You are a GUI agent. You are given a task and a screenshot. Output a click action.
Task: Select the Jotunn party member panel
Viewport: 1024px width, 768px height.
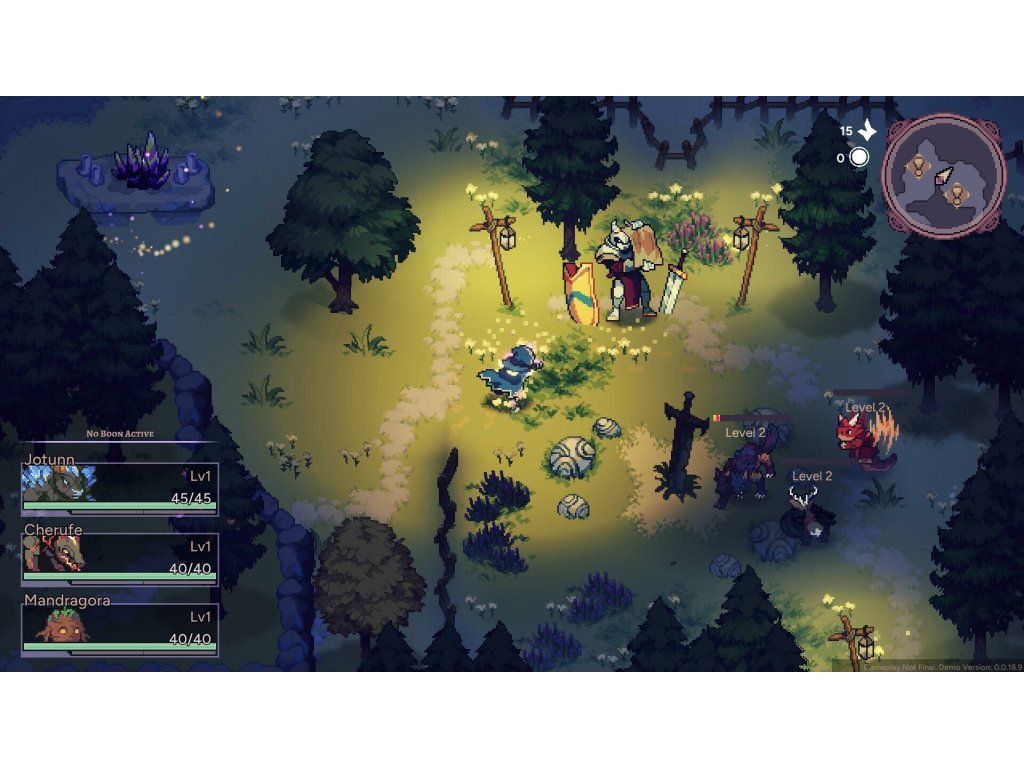click(119, 487)
